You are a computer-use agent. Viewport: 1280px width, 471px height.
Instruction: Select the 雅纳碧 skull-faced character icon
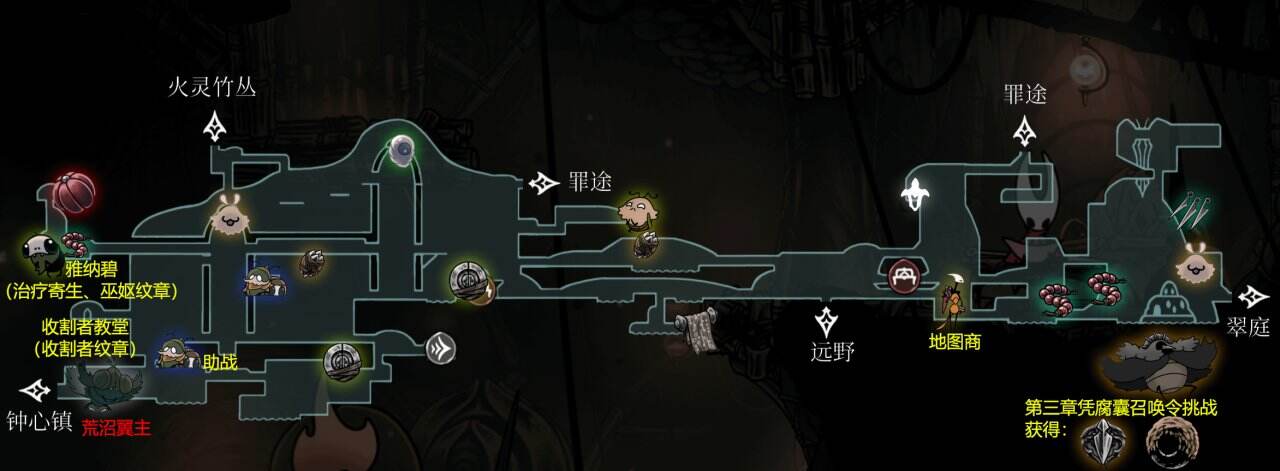(x=38, y=251)
